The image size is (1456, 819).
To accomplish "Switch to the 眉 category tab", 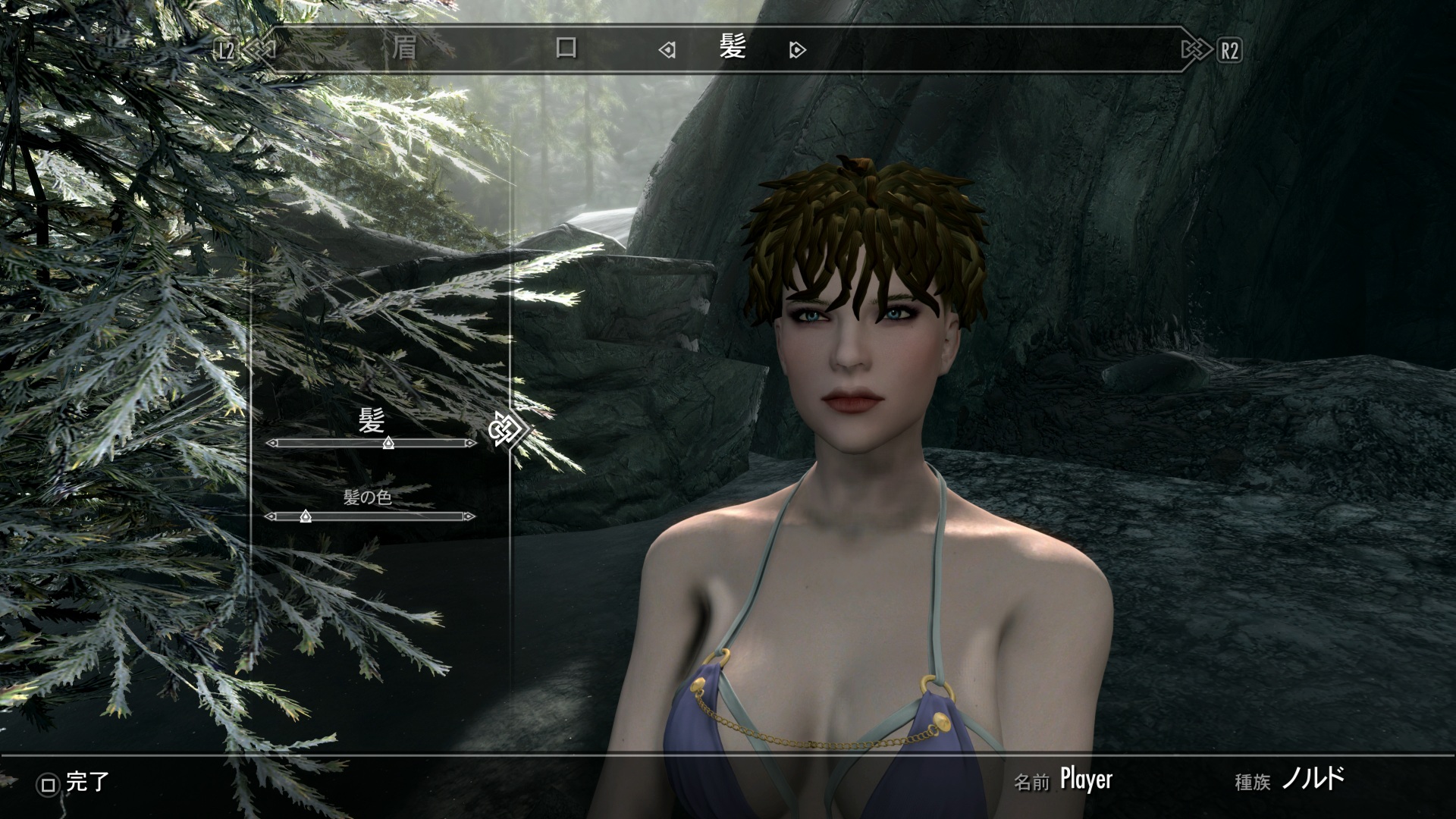I will [x=404, y=49].
